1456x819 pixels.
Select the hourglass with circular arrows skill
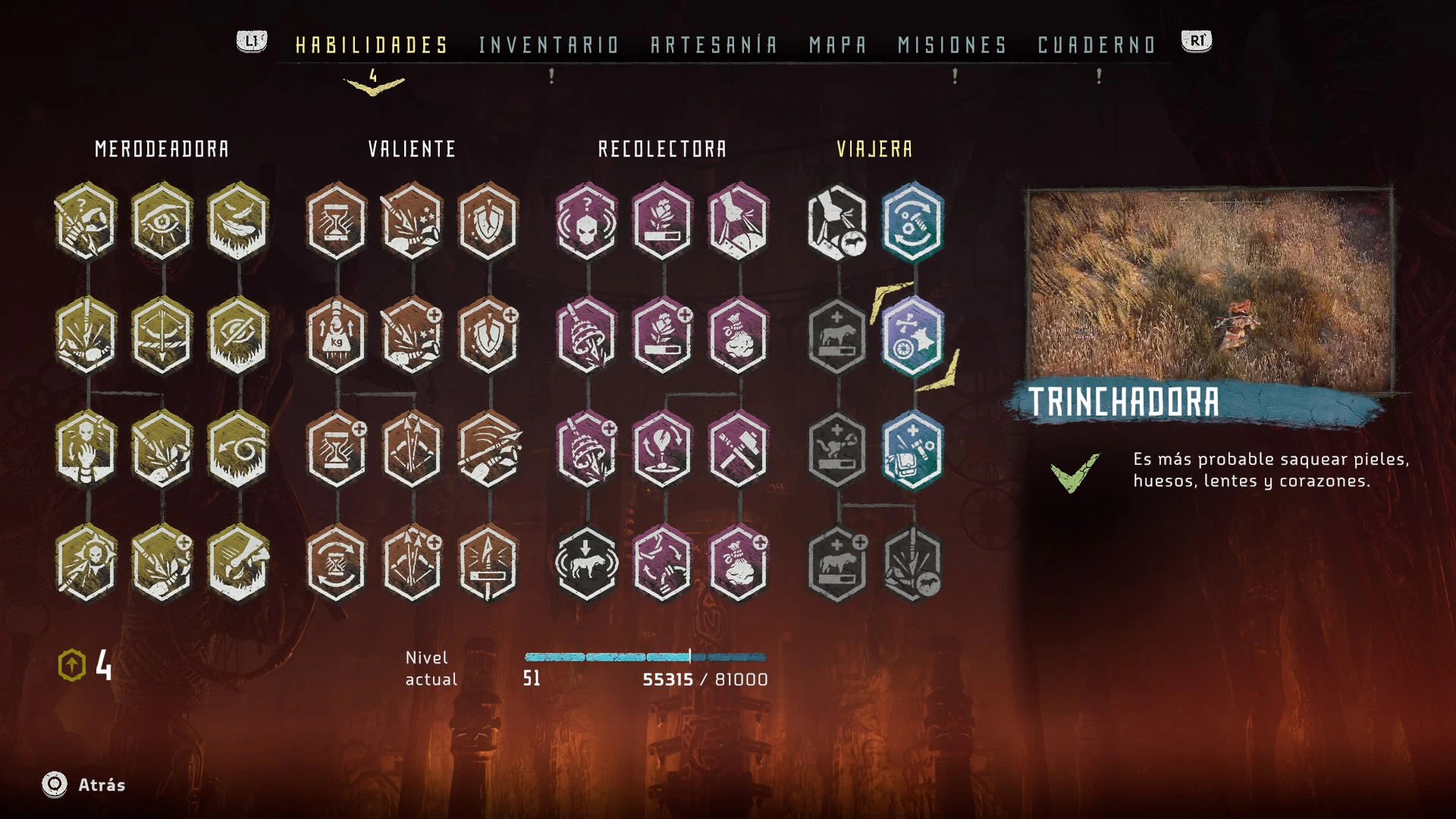(x=337, y=565)
